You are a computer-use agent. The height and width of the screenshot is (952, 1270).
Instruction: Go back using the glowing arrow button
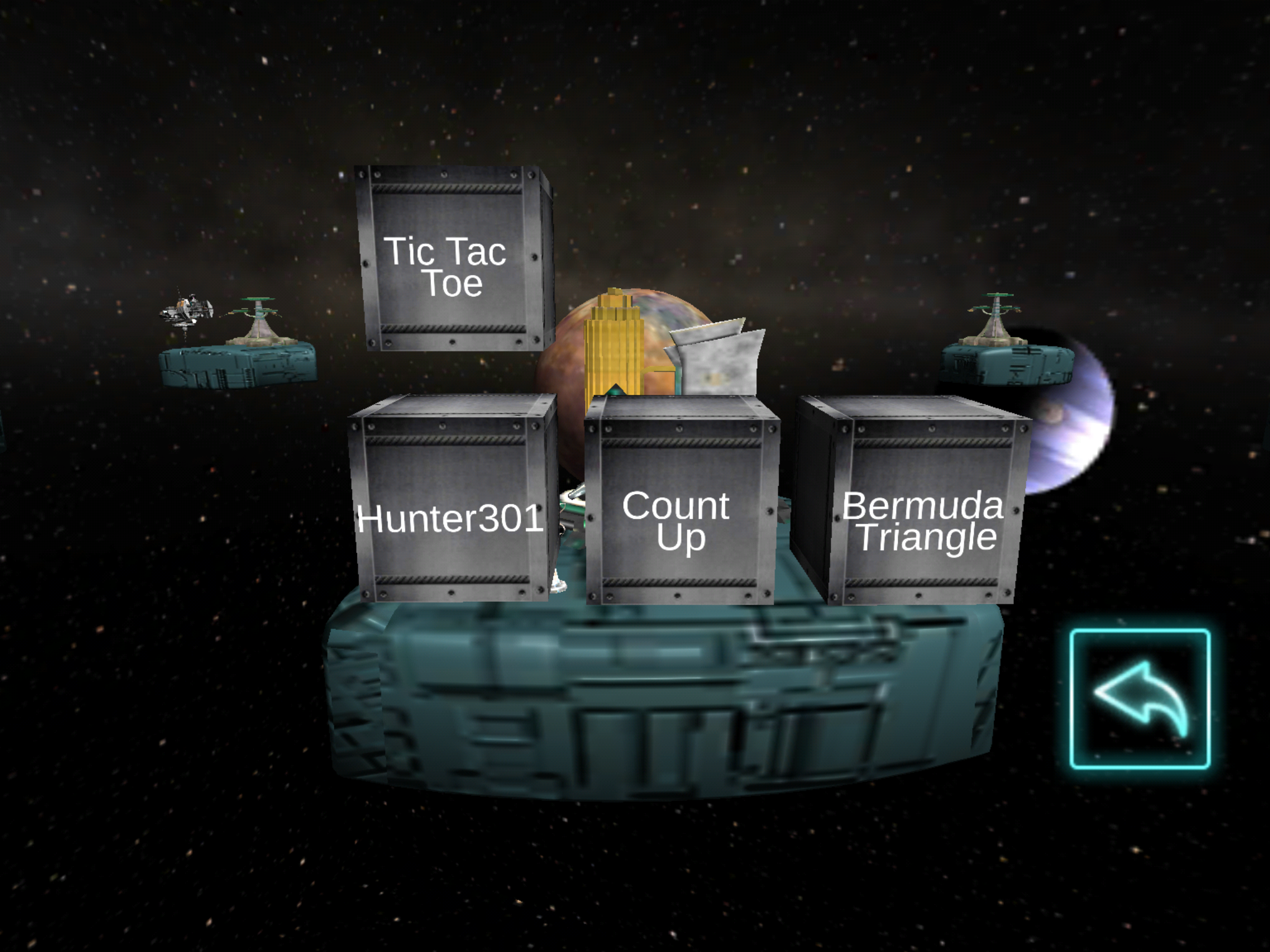tap(1140, 699)
